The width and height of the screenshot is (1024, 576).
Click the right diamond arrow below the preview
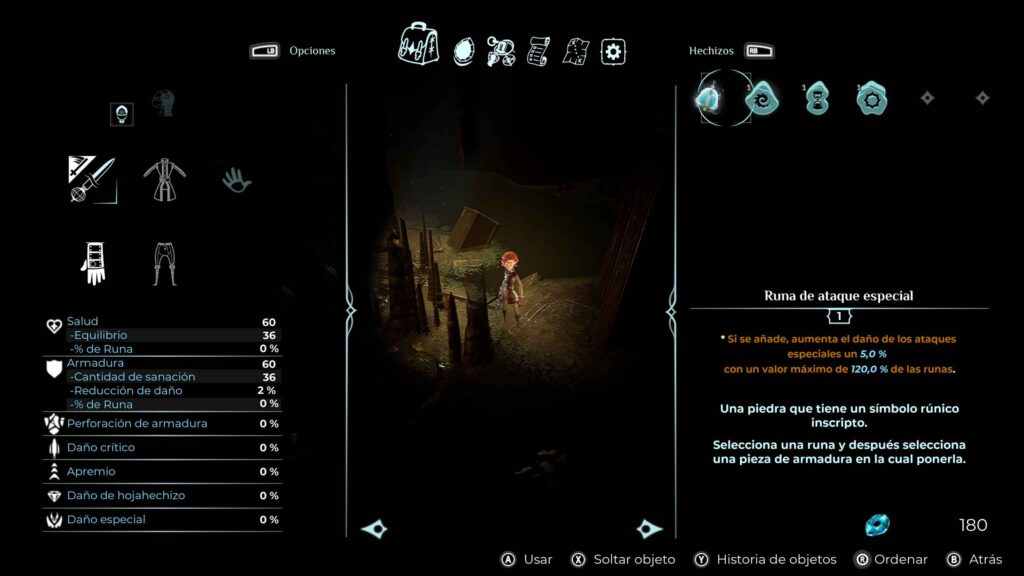[x=648, y=529]
